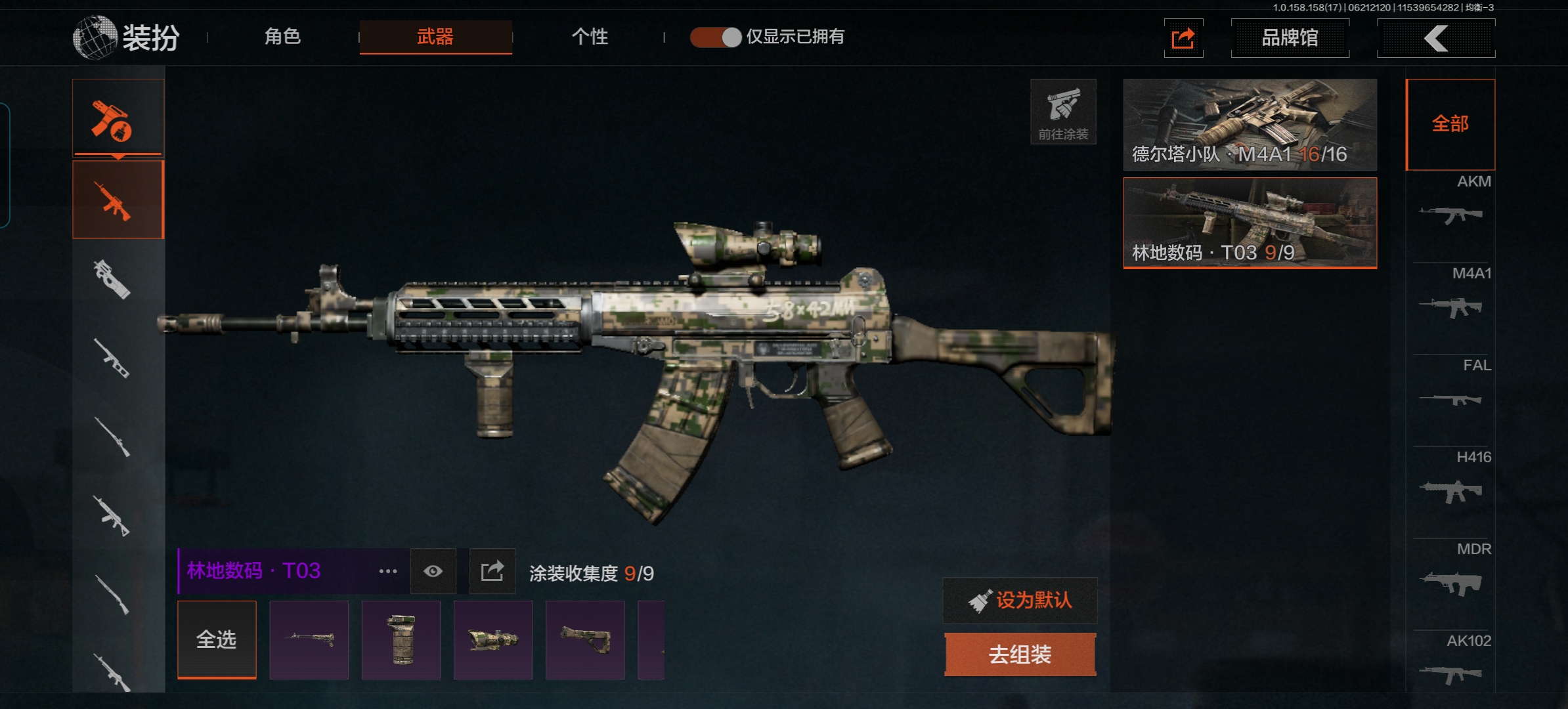
Task: Click 去组装 to assemble weapon
Action: pos(1020,655)
